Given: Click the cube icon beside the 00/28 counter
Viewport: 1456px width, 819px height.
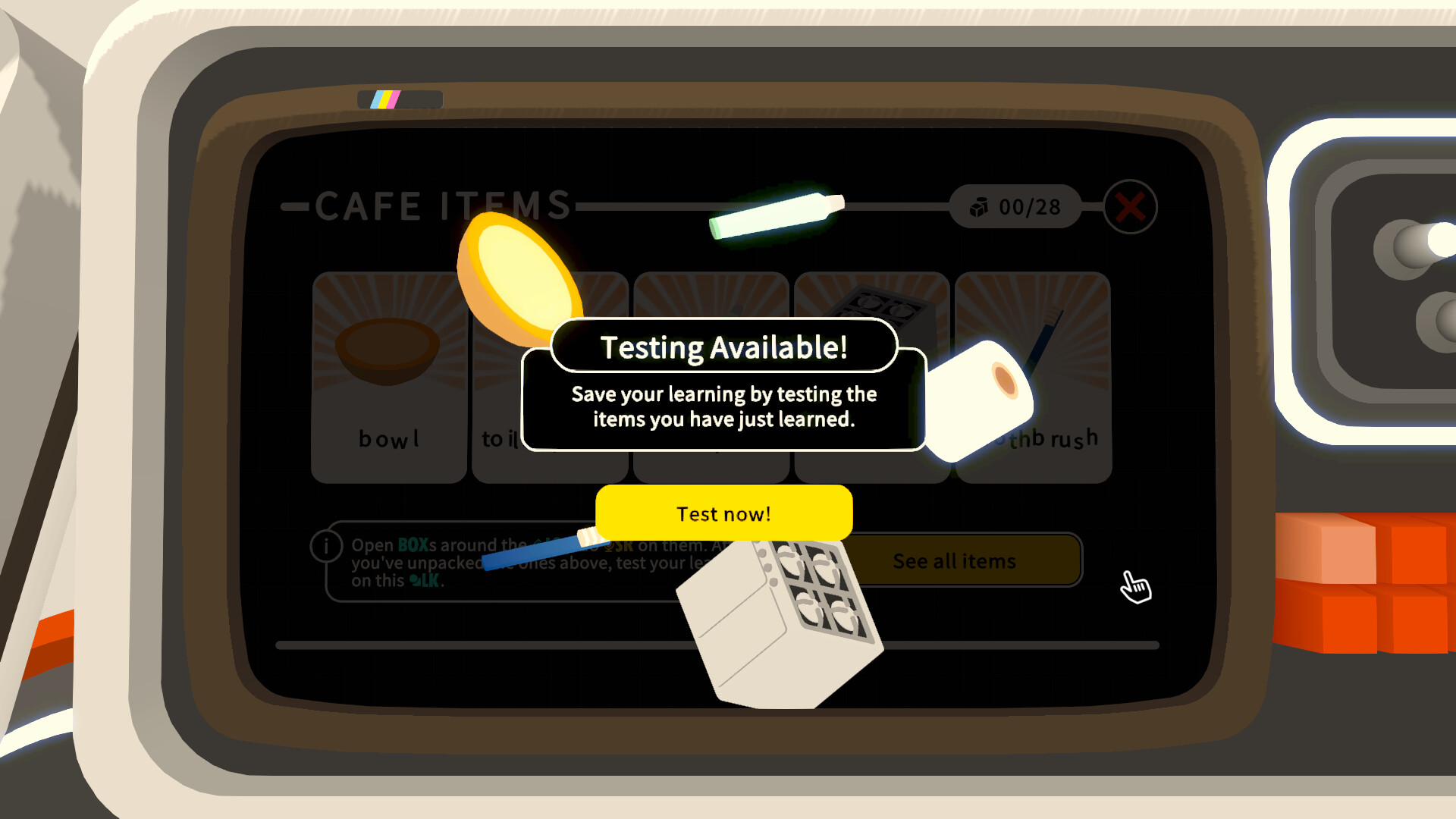Looking at the screenshot, I should coord(980,206).
